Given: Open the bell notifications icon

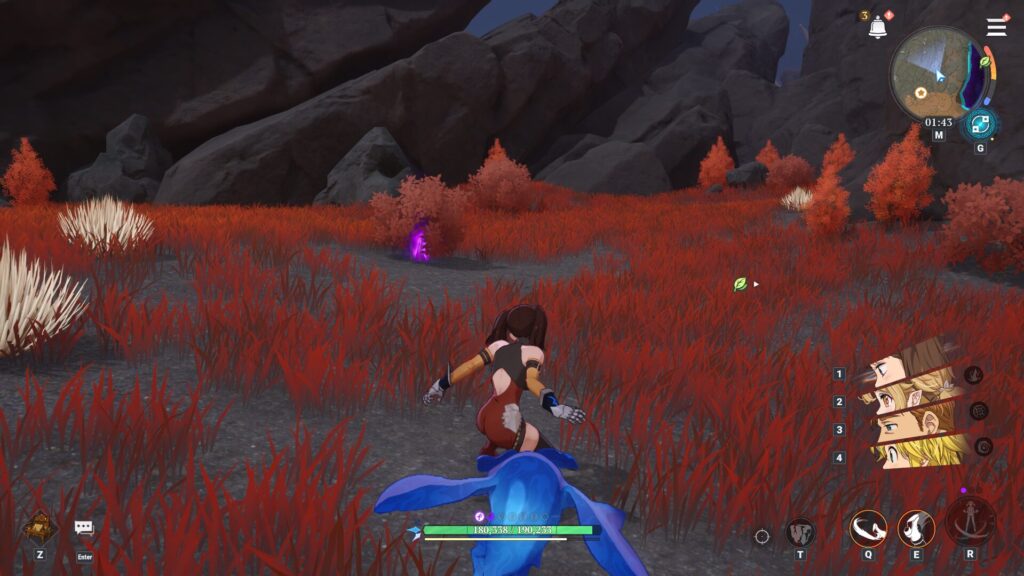Looking at the screenshot, I should (x=878, y=28).
